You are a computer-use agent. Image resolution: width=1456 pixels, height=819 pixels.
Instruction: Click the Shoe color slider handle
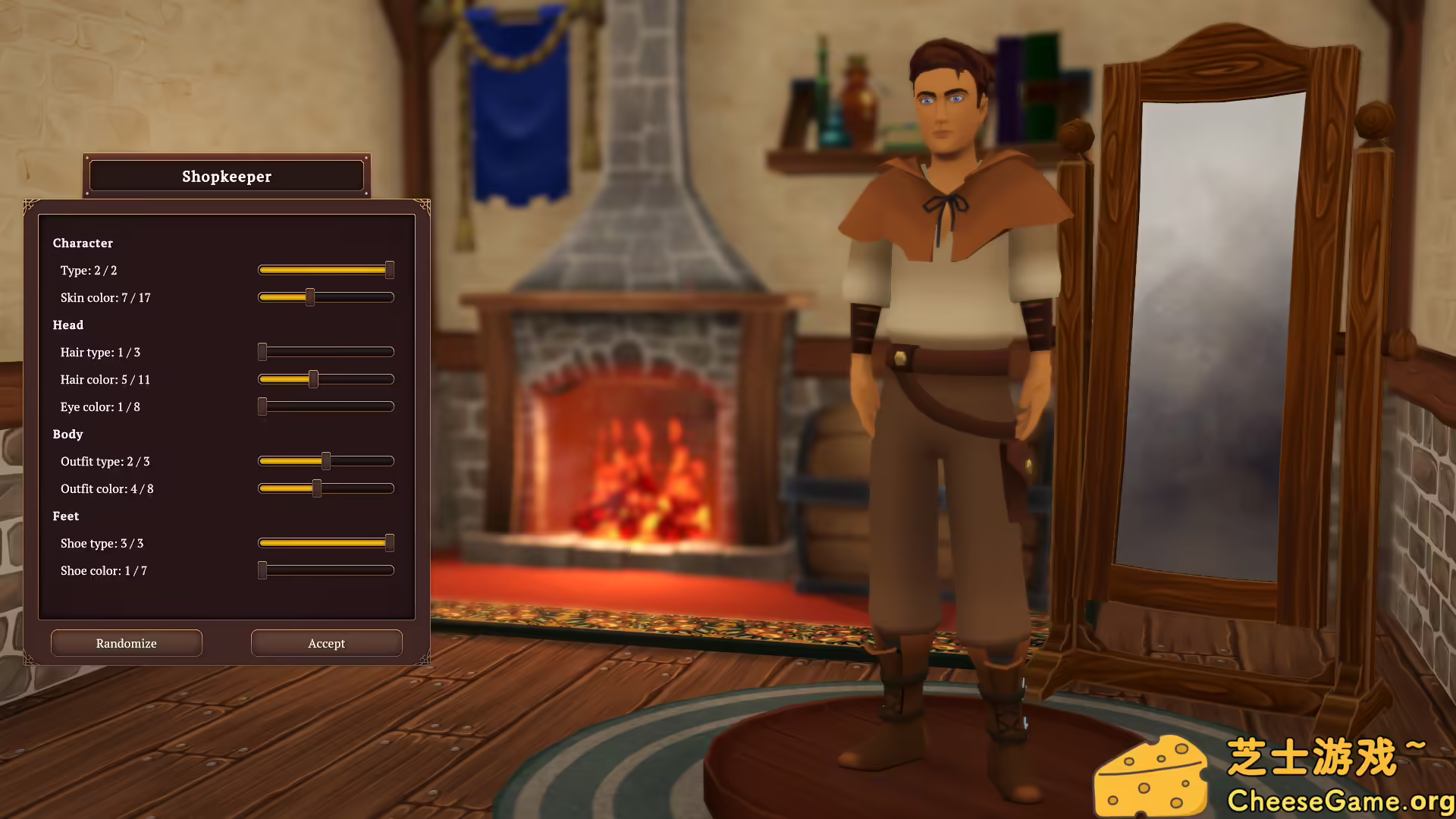tap(263, 570)
